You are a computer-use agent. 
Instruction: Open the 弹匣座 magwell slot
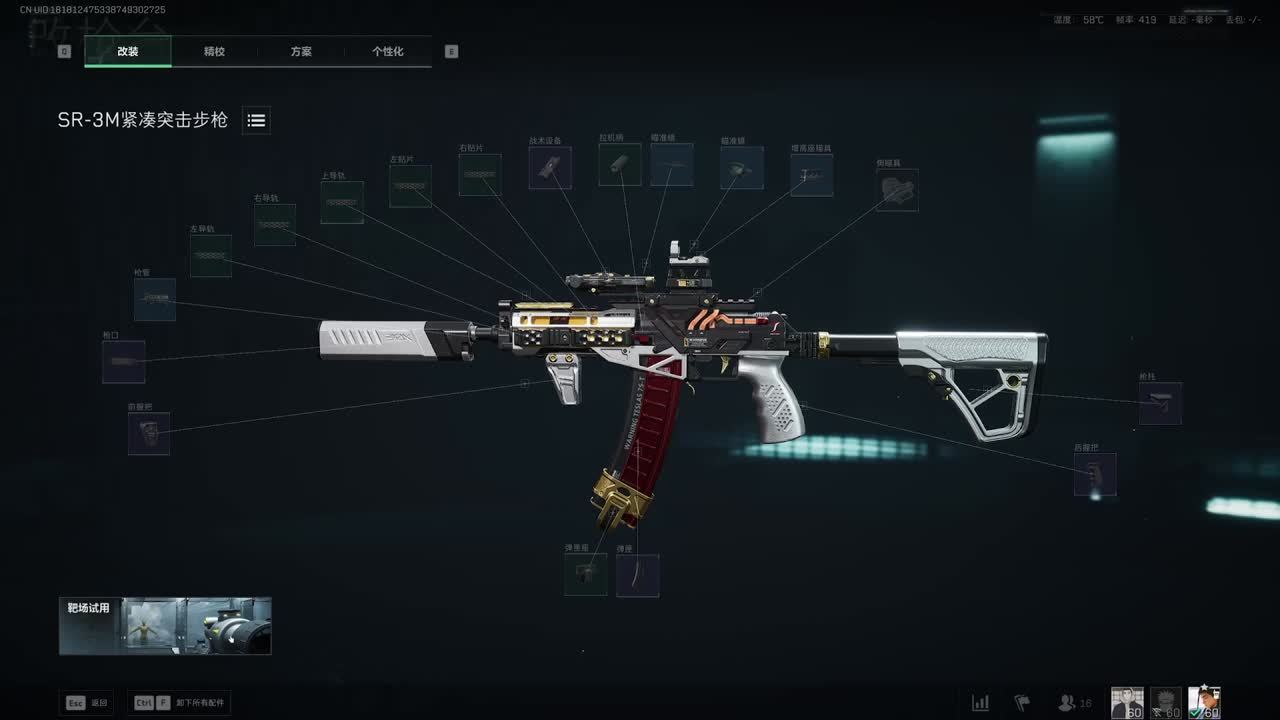585,575
